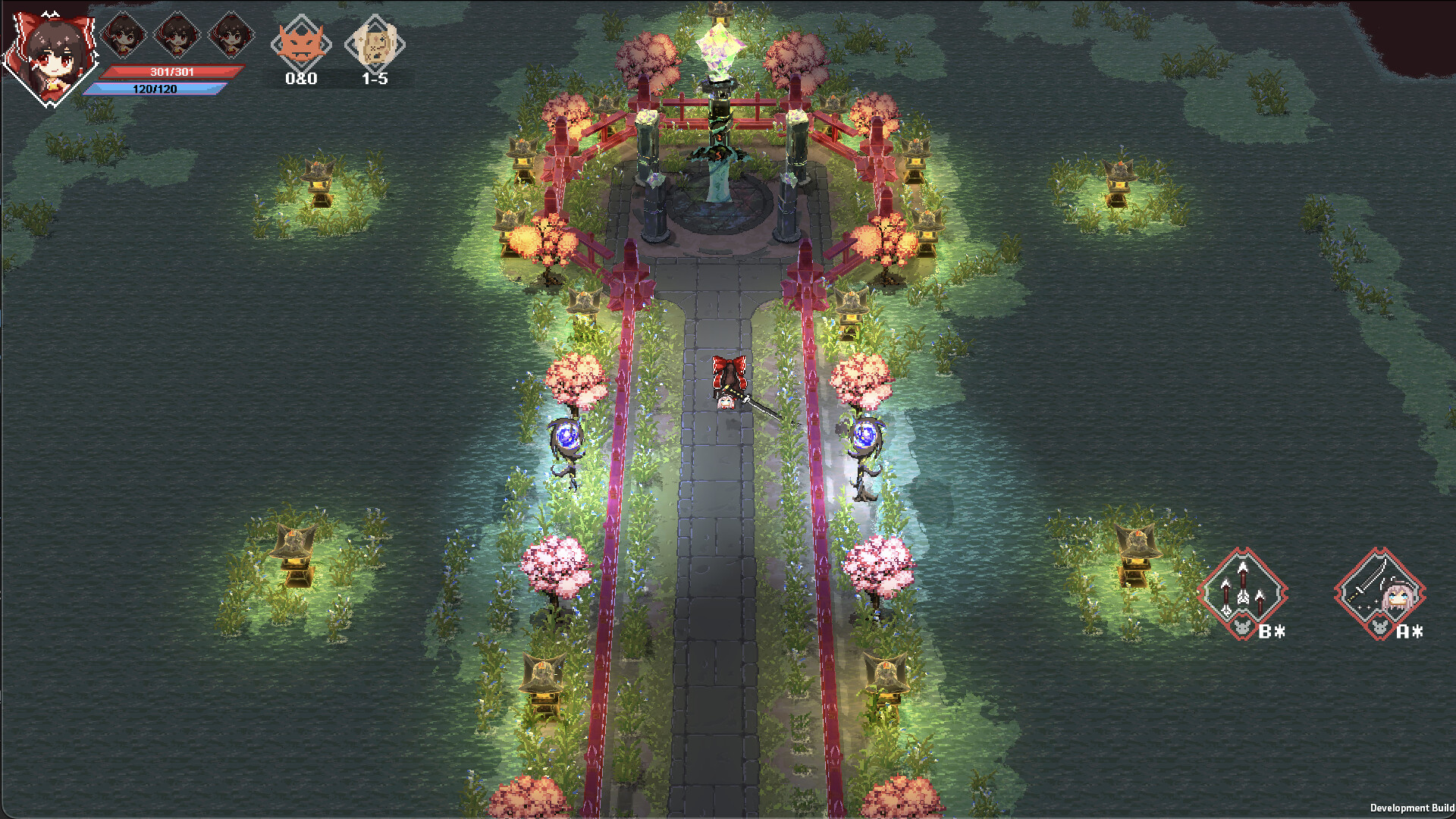Open details for the 1-5 stage indicator
This screenshot has width=1456, height=819.
[x=377, y=79]
